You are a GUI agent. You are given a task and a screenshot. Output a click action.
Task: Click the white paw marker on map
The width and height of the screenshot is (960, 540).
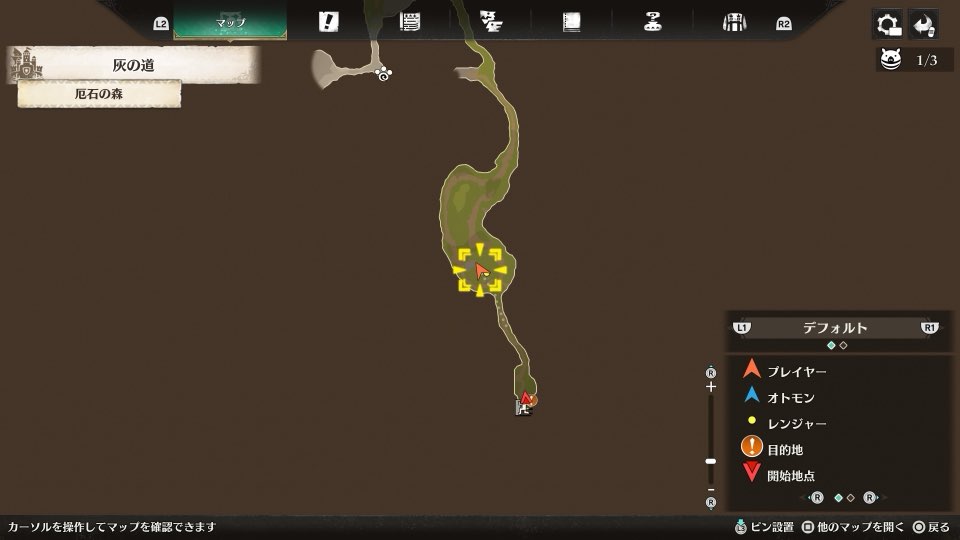click(383, 73)
